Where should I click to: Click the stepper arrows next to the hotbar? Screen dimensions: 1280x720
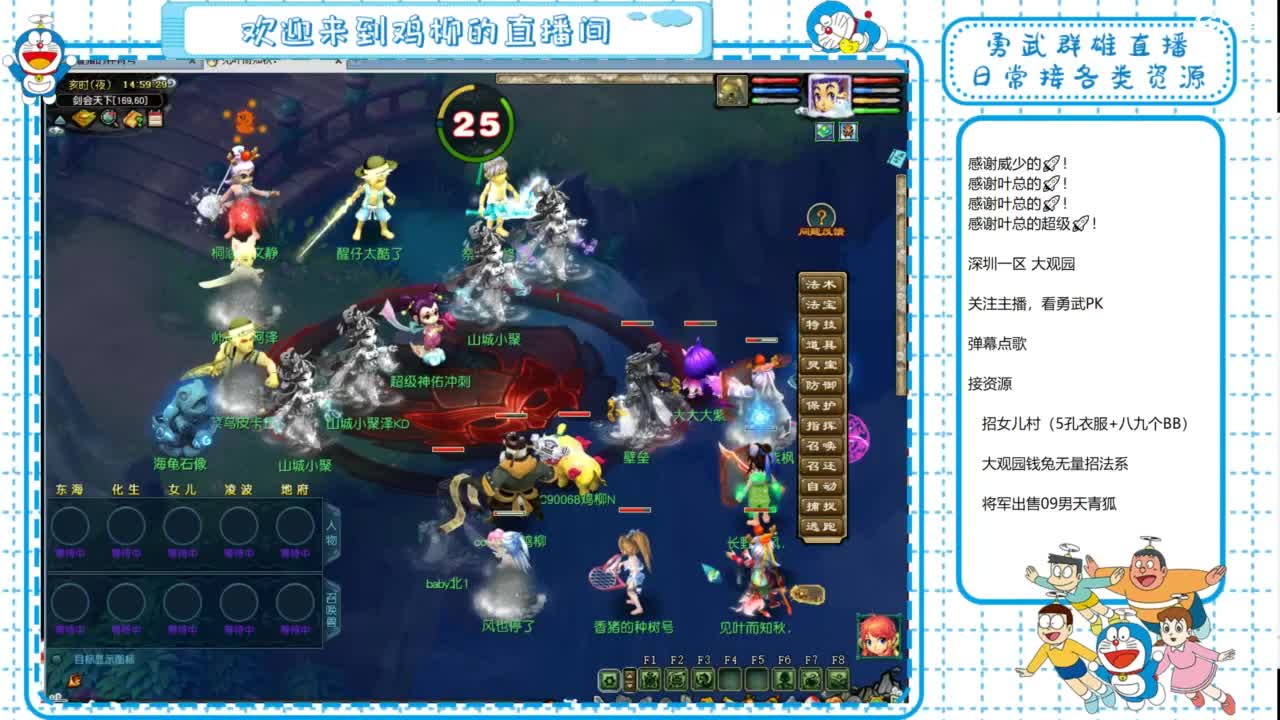[x=629, y=680]
